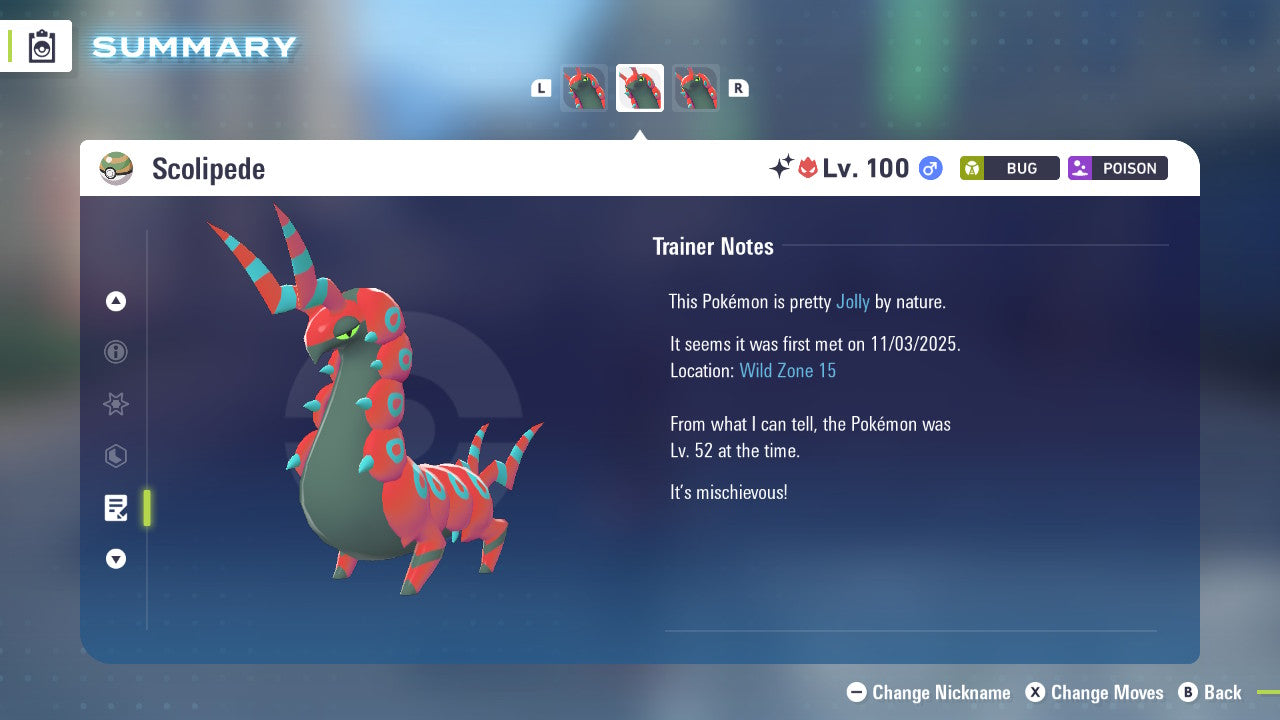Image resolution: width=1280 pixels, height=720 pixels.
Task: Click the POISON type badge
Action: 1117,168
